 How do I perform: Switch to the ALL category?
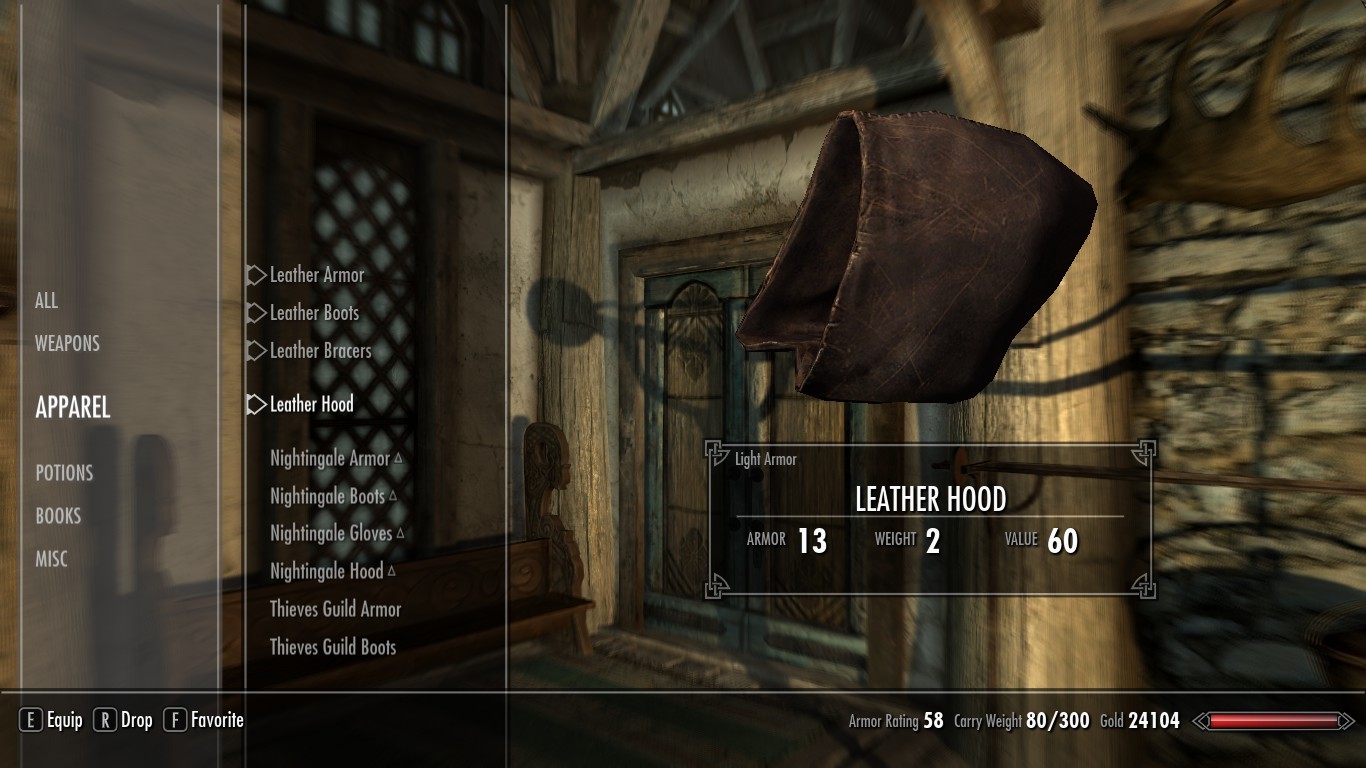(47, 301)
